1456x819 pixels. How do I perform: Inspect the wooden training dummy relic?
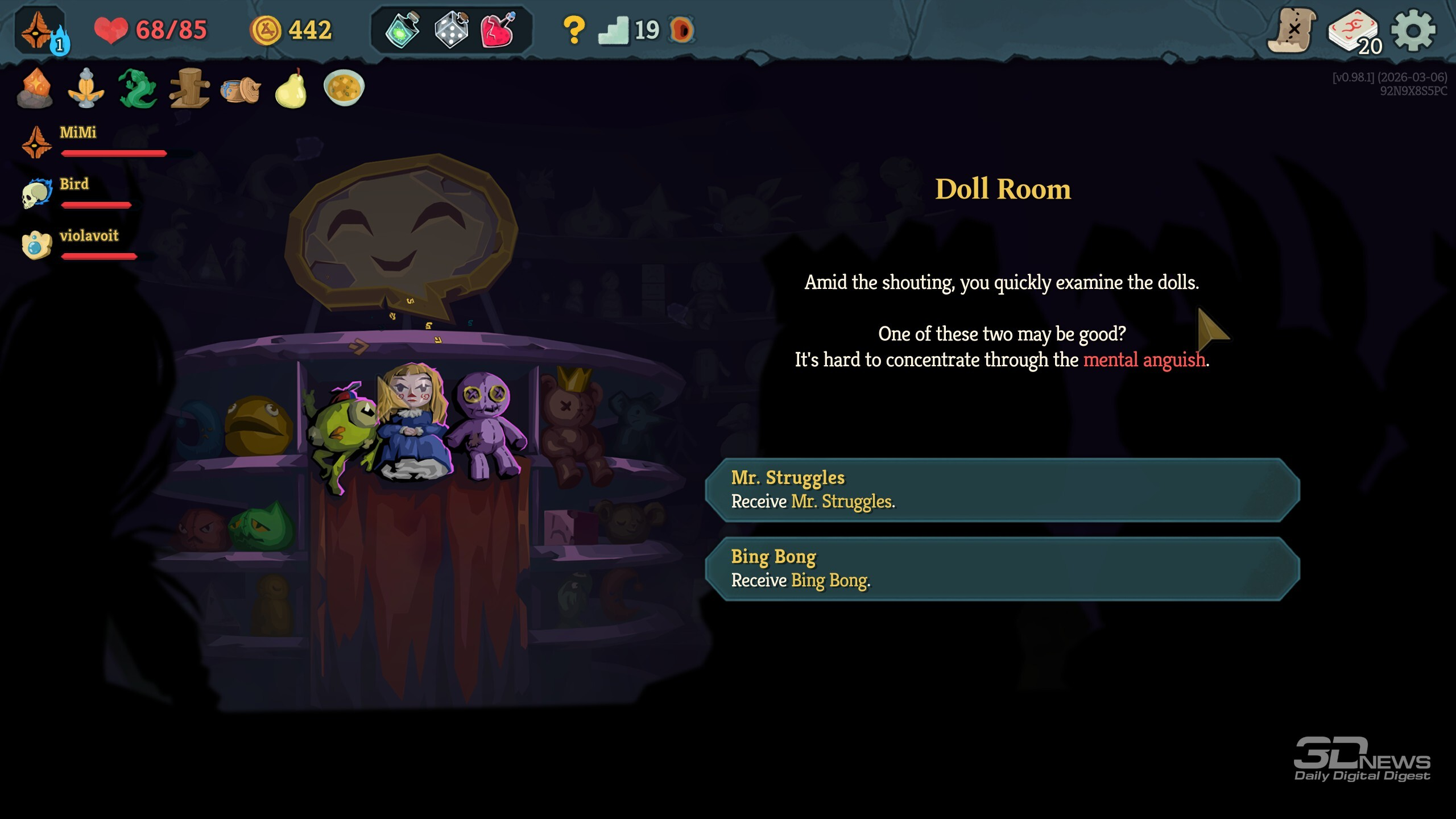(x=189, y=88)
